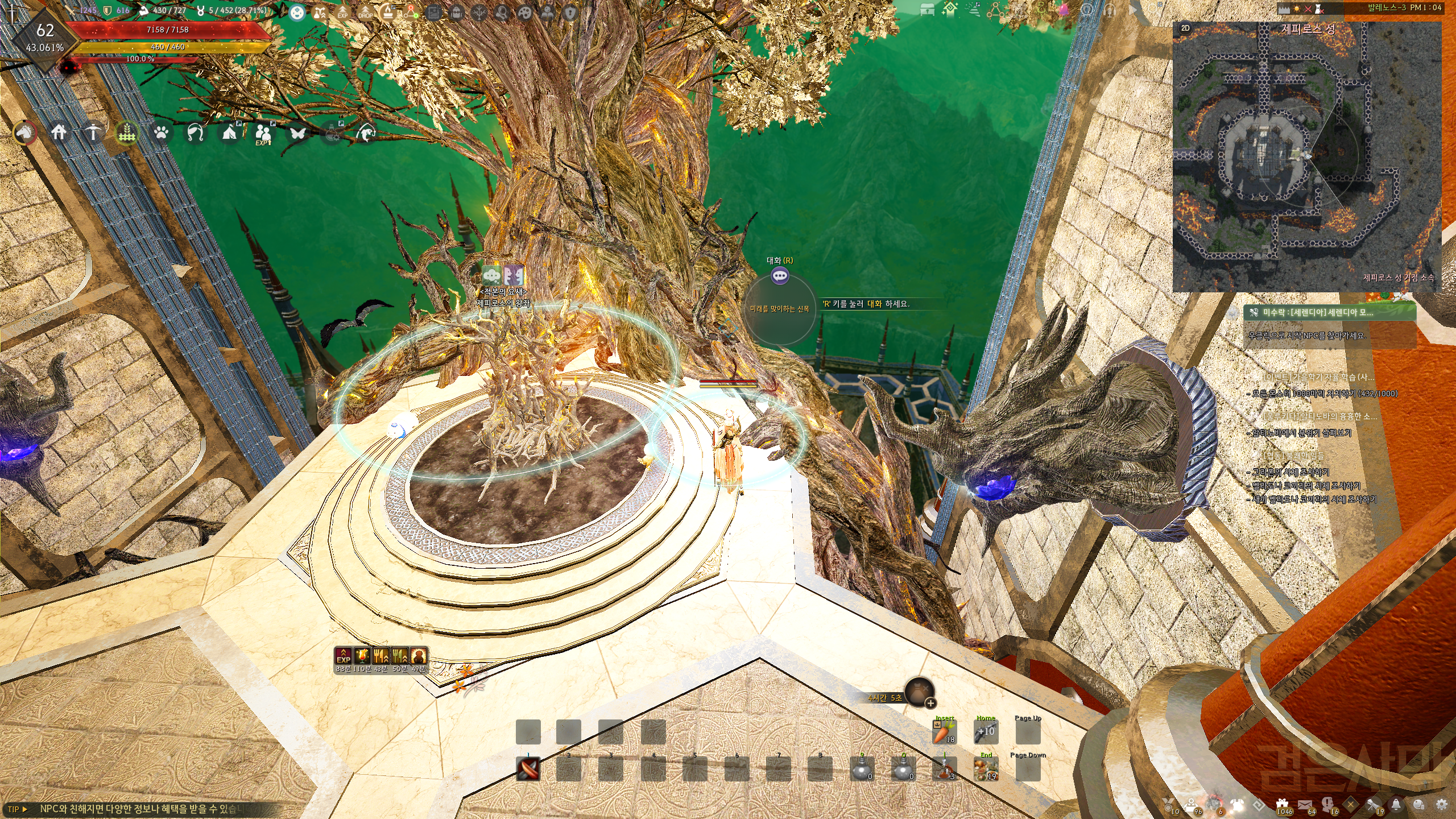
Task: Click the talk speech bubble icon
Action: pos(780,276)
